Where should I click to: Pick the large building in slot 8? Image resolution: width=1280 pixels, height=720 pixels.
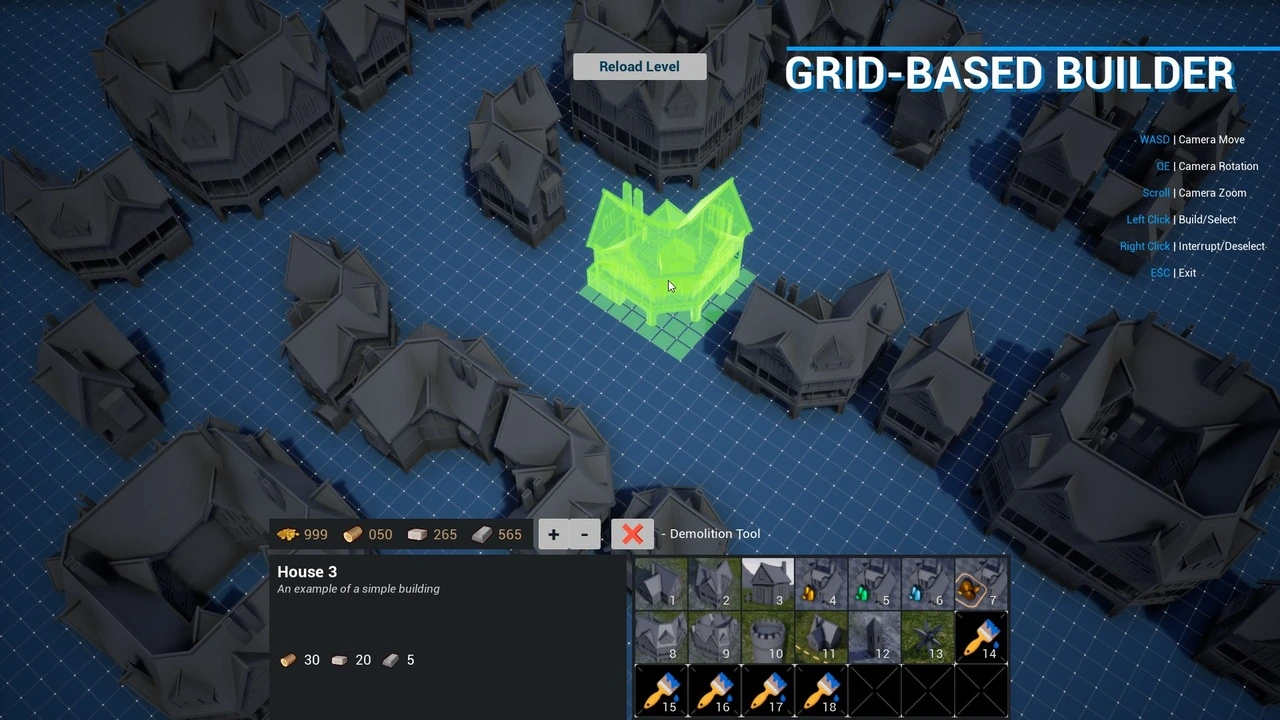661,637
